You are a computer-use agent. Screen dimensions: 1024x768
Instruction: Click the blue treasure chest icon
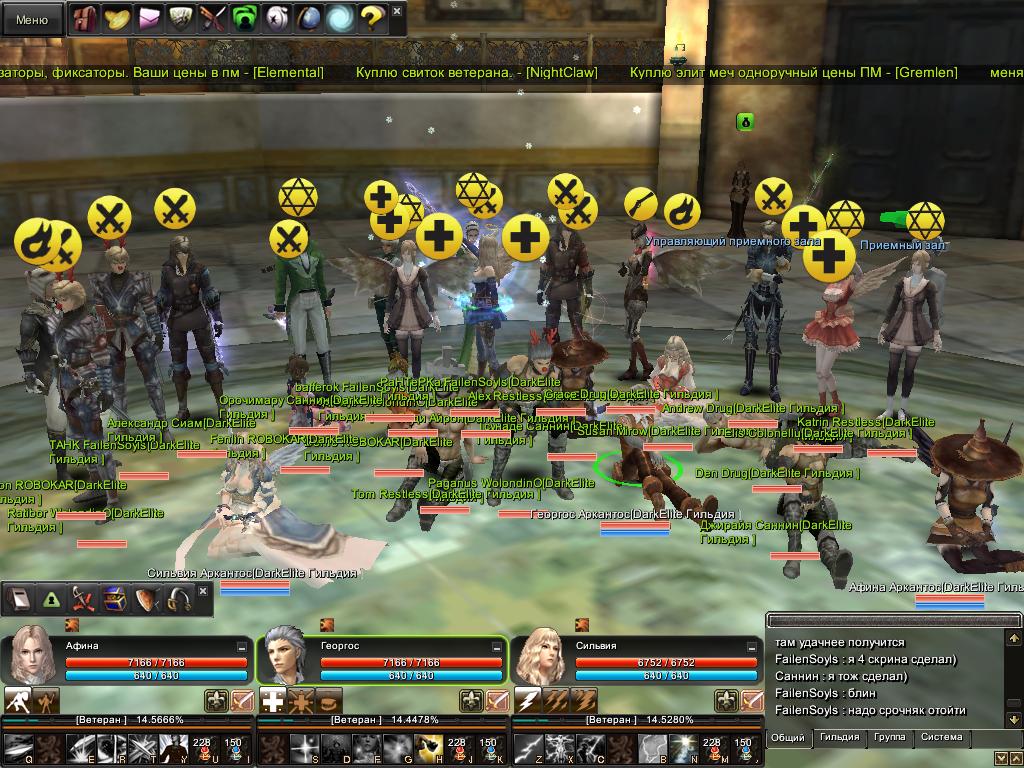114,599
